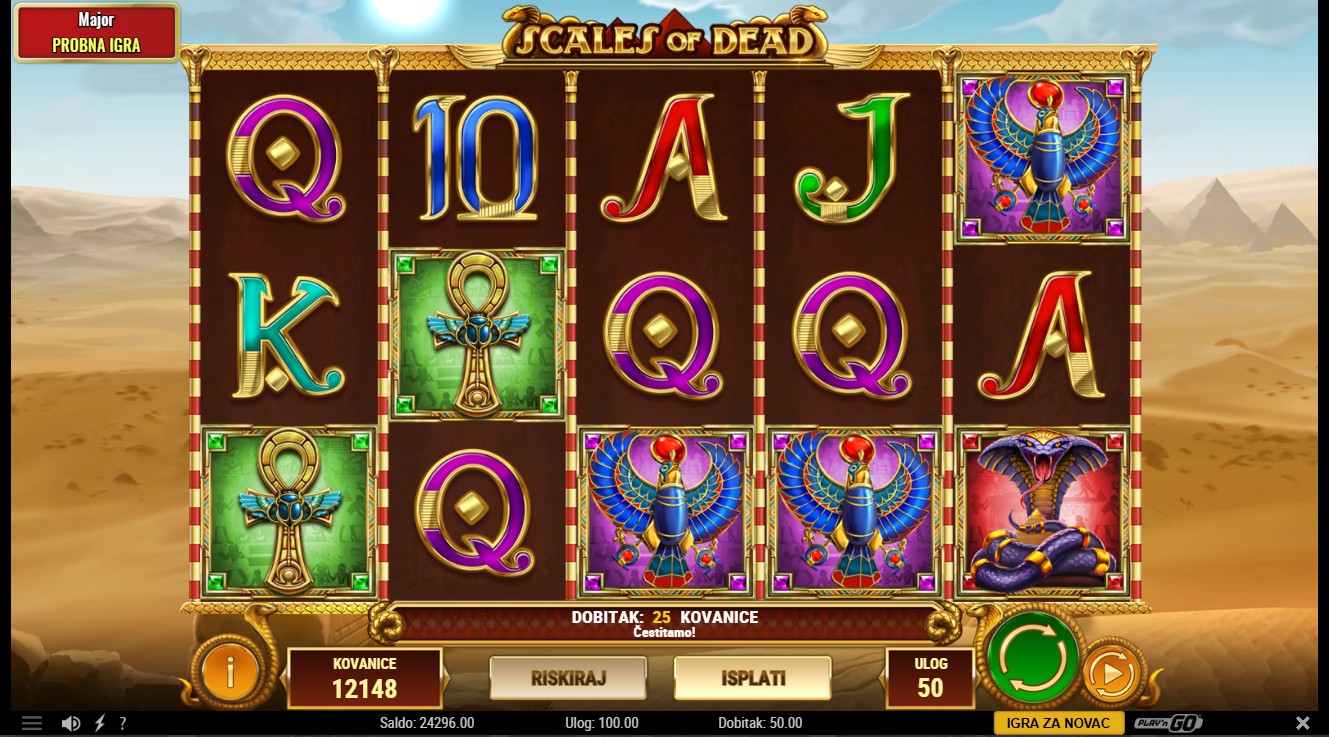Collect winnings with ISPLATI

tap(752, 678)
